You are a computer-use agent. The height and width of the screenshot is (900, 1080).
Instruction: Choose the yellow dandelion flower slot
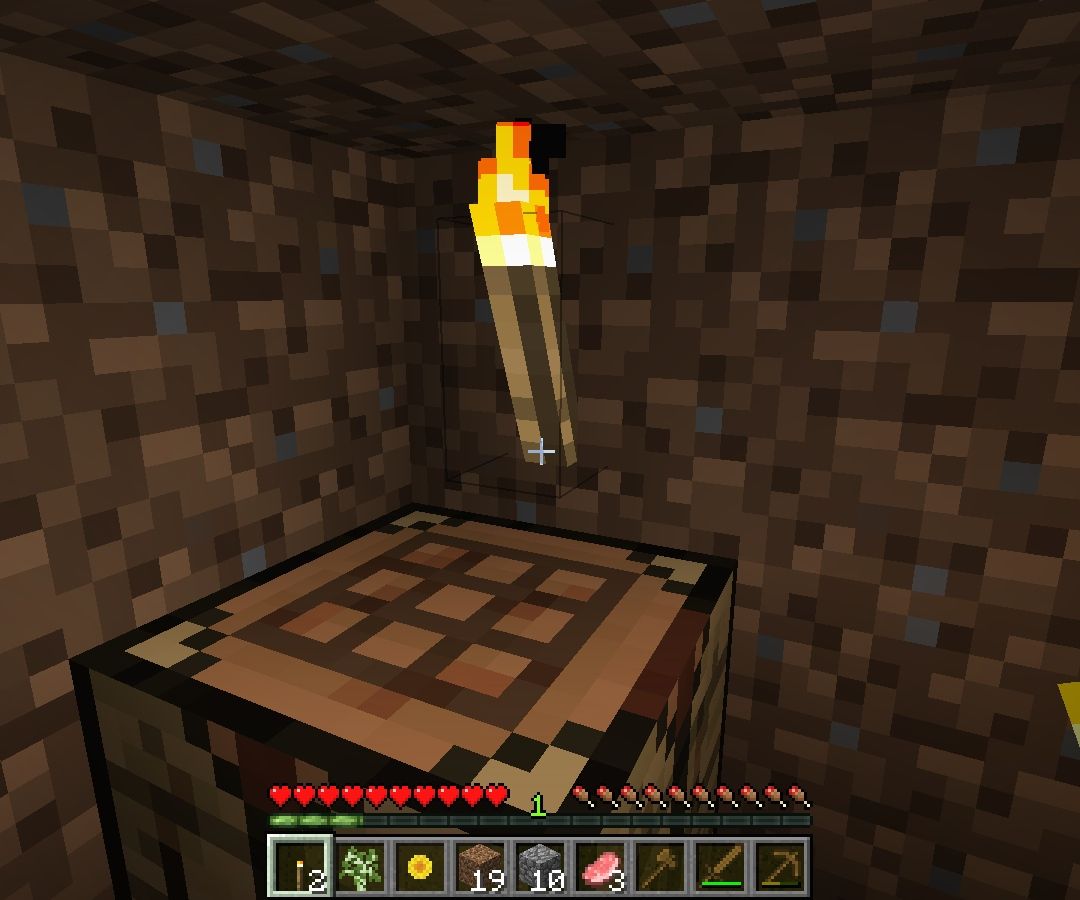tap(420, 866)
